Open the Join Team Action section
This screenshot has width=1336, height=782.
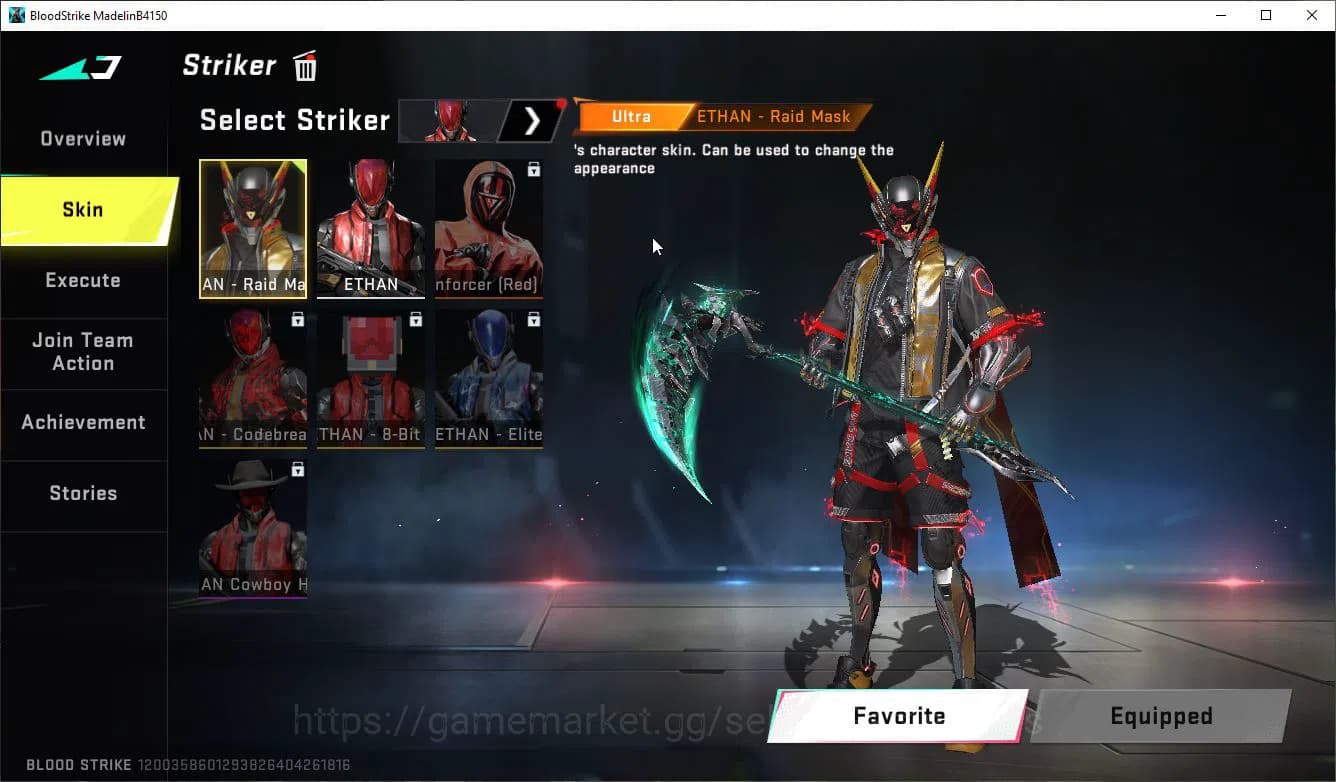(83, 352)
